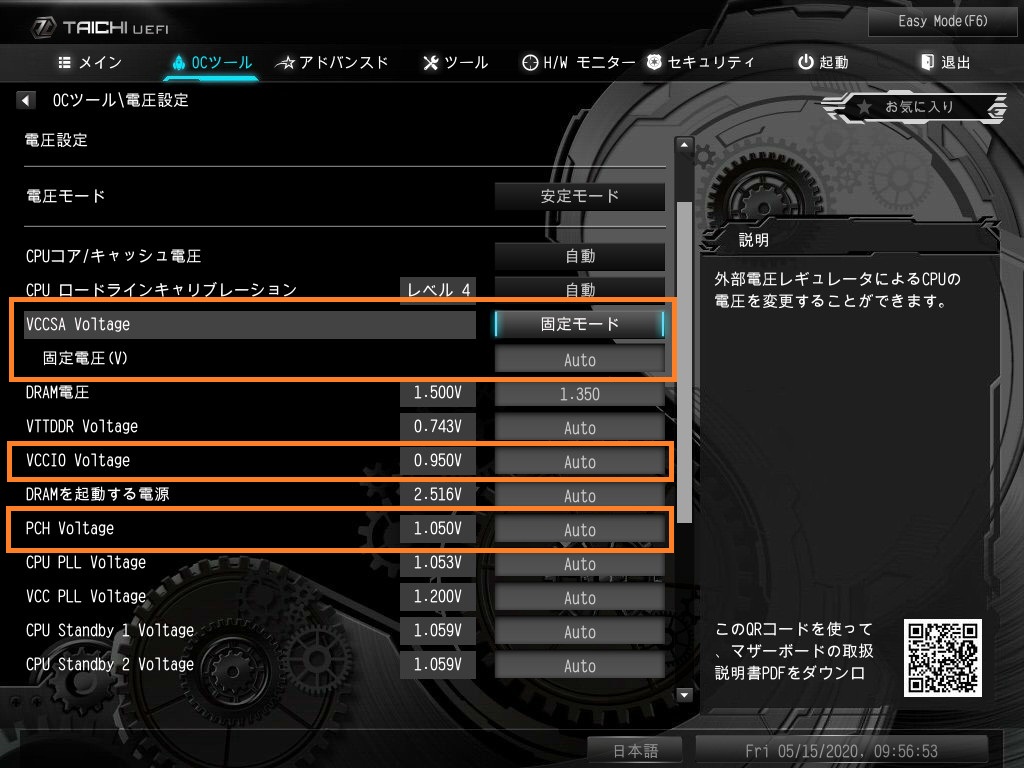
Task: Select the 起動 tab
Action: [x=823, y=62]
